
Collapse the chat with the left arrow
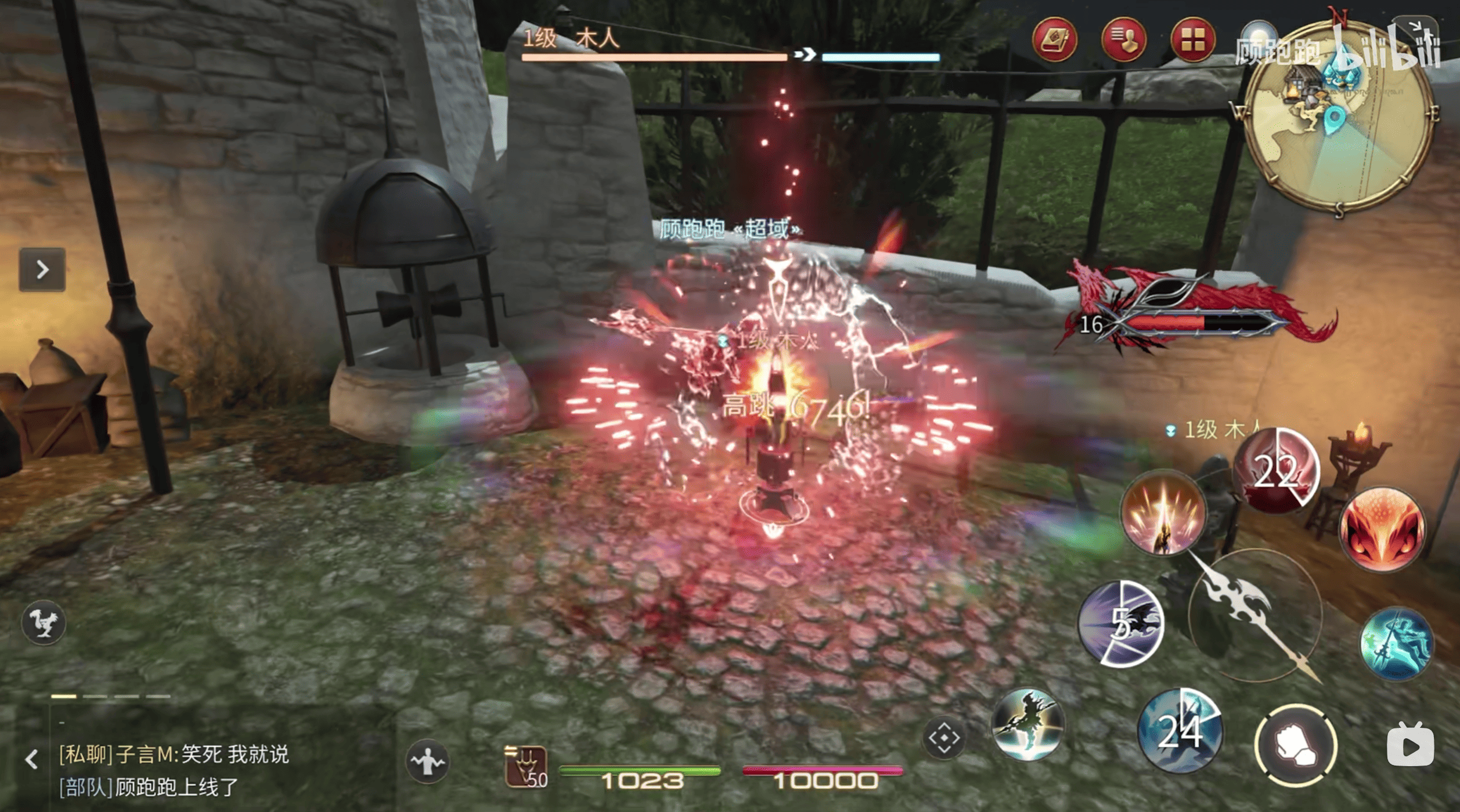pyautogui.click(x=32, y=759)
